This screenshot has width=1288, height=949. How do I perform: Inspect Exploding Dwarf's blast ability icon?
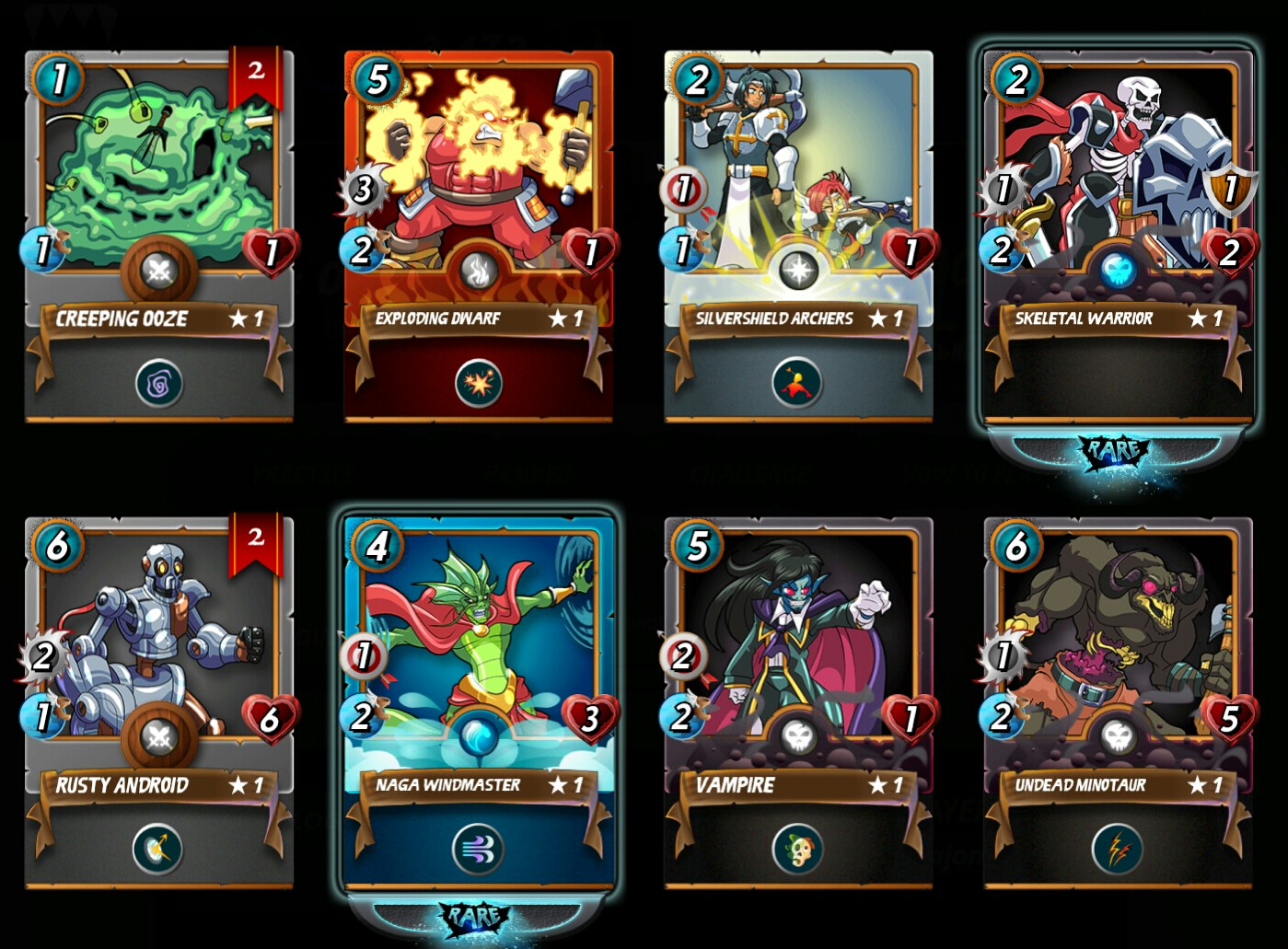pos(479,383)
